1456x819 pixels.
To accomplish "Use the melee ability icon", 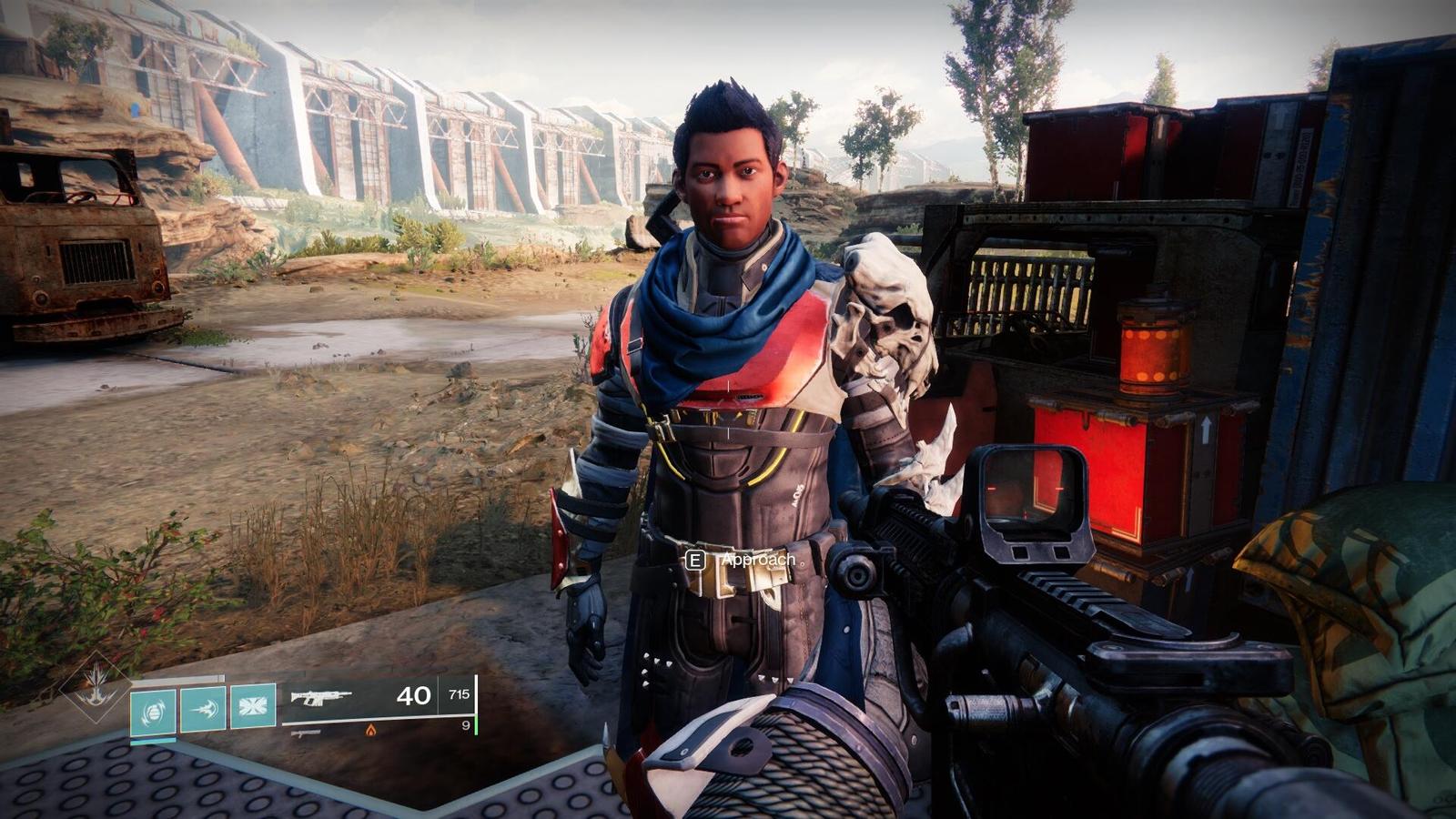I will click(202, 707).
